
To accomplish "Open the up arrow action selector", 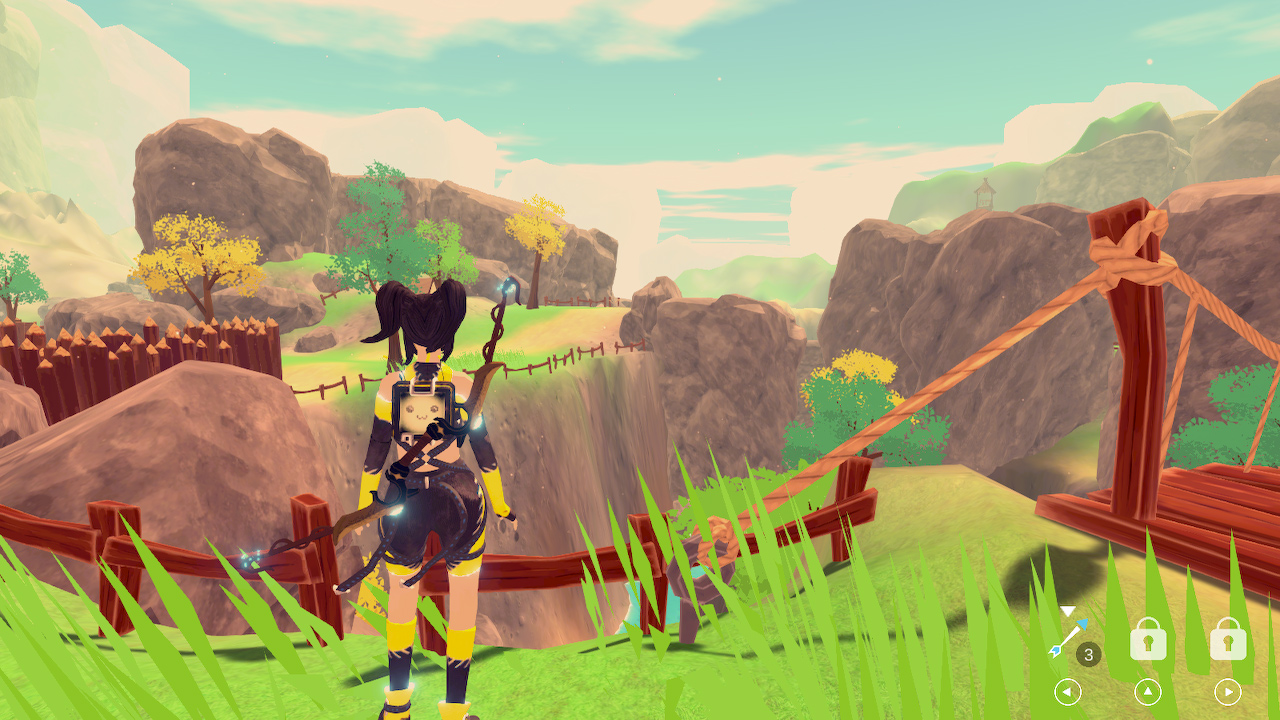I will point(1147,691).
